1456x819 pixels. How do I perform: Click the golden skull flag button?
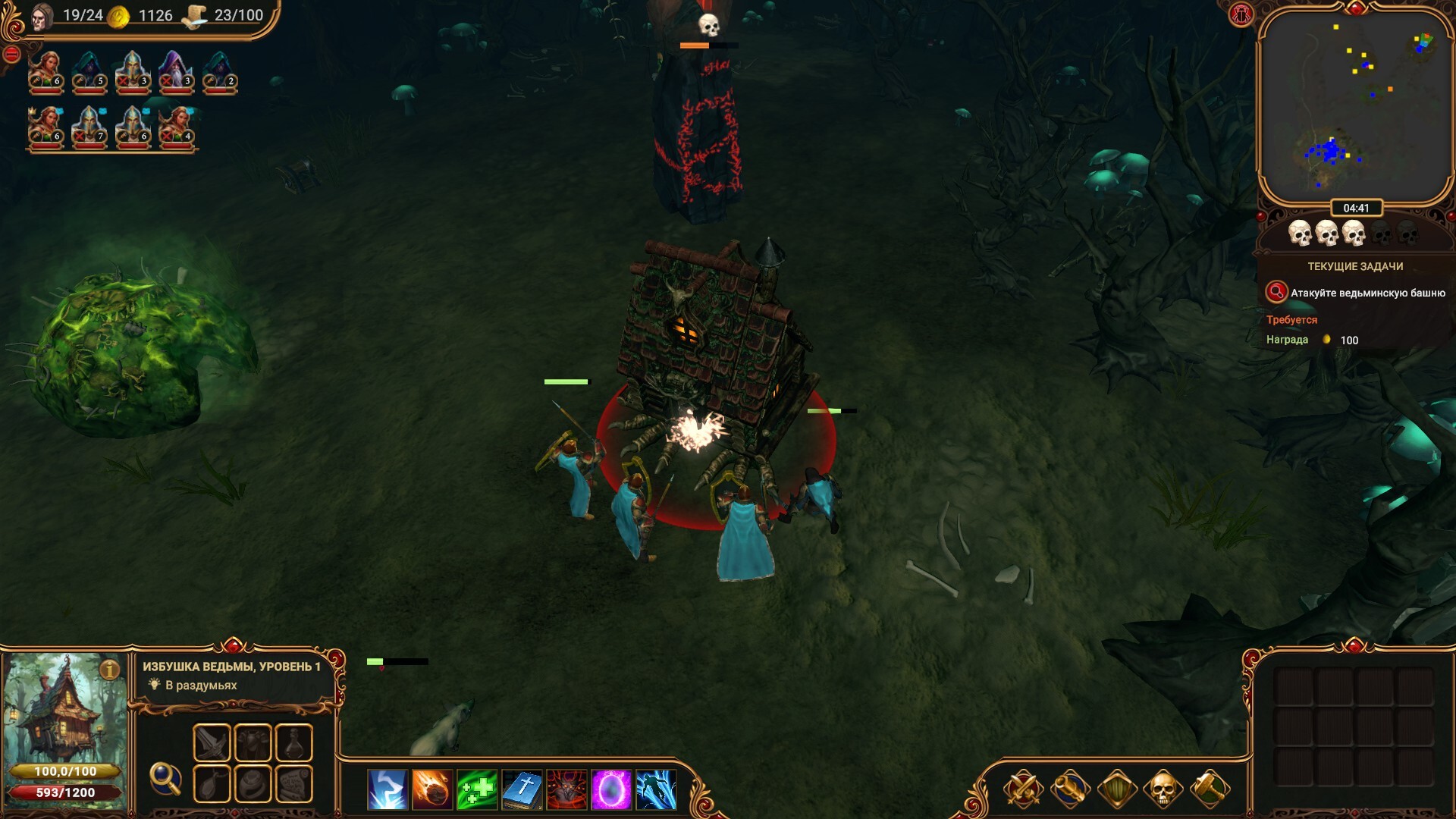click(x=1163, y=789)
